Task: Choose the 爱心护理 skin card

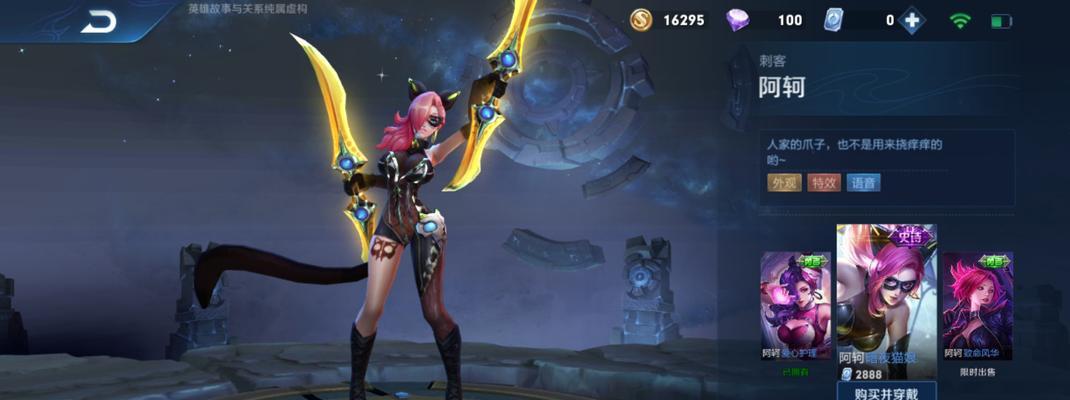Action: [x=795, y=304]
